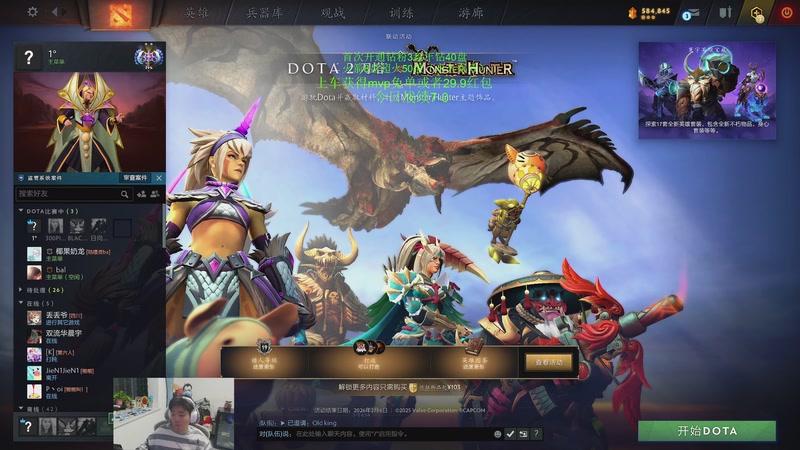View the event with 查看活动 button
This screenshot has height=450, width=800.
549,361
